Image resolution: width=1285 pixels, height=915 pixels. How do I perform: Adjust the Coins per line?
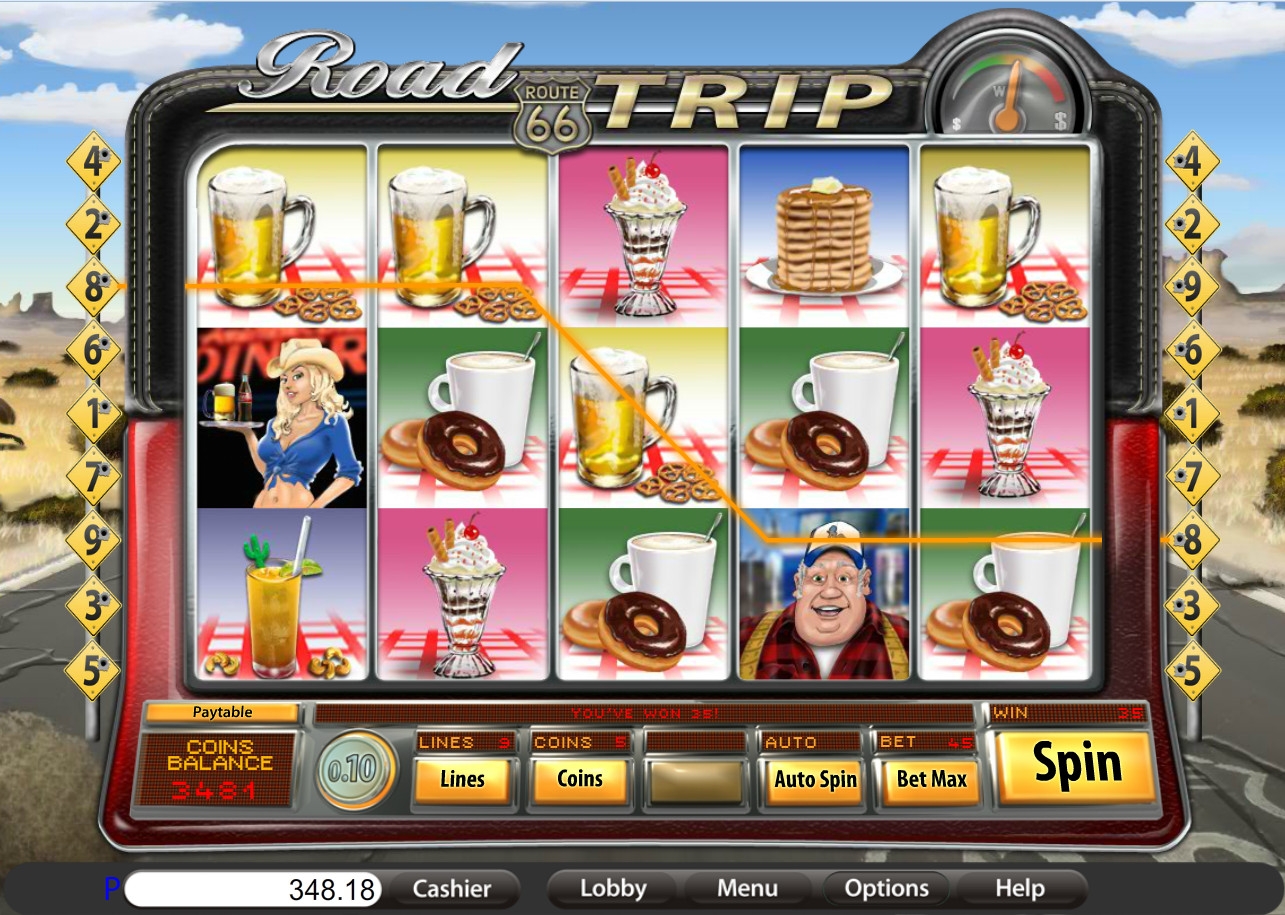(x=580, y=779)
